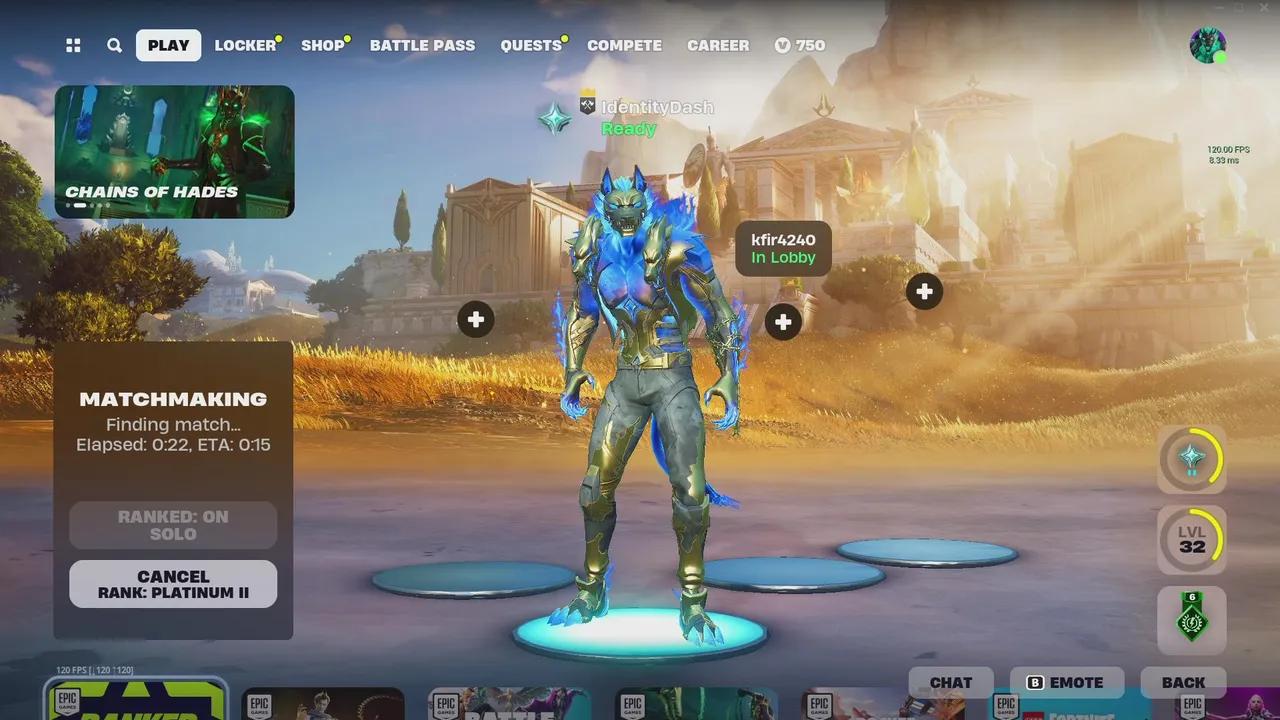Click the rank badge icon on the right
Screen dimensions: 1280x720
1192,459
